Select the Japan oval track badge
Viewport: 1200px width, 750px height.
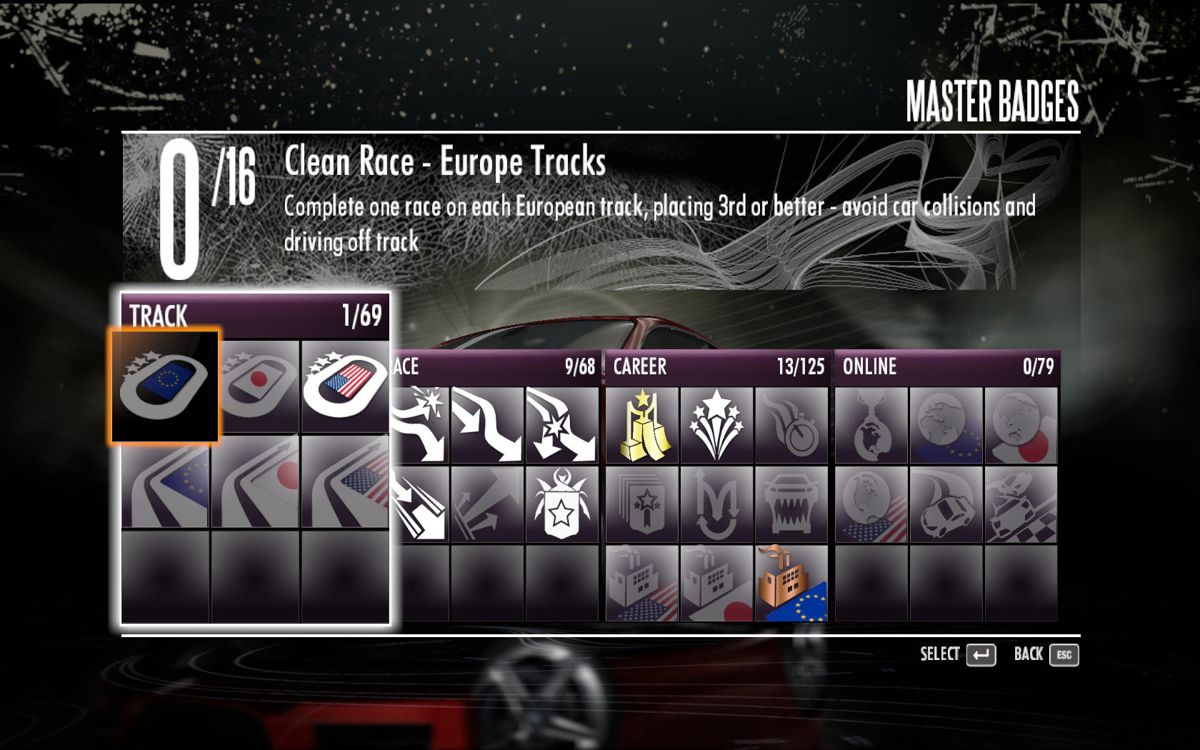coord(255,386)
